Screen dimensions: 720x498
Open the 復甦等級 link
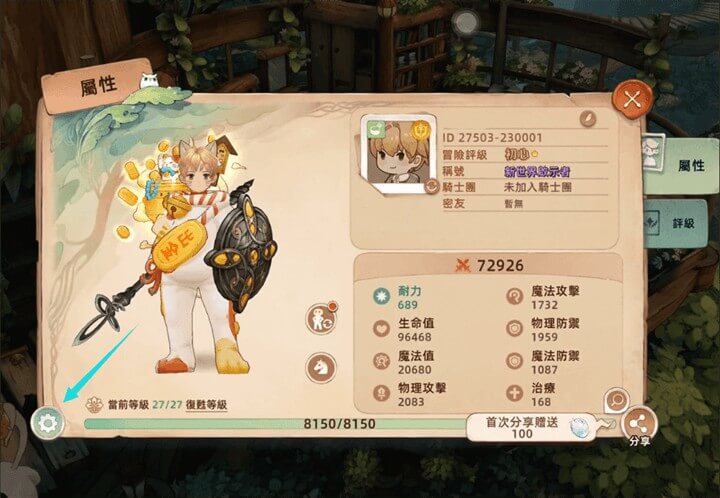(x=206, y=405)
